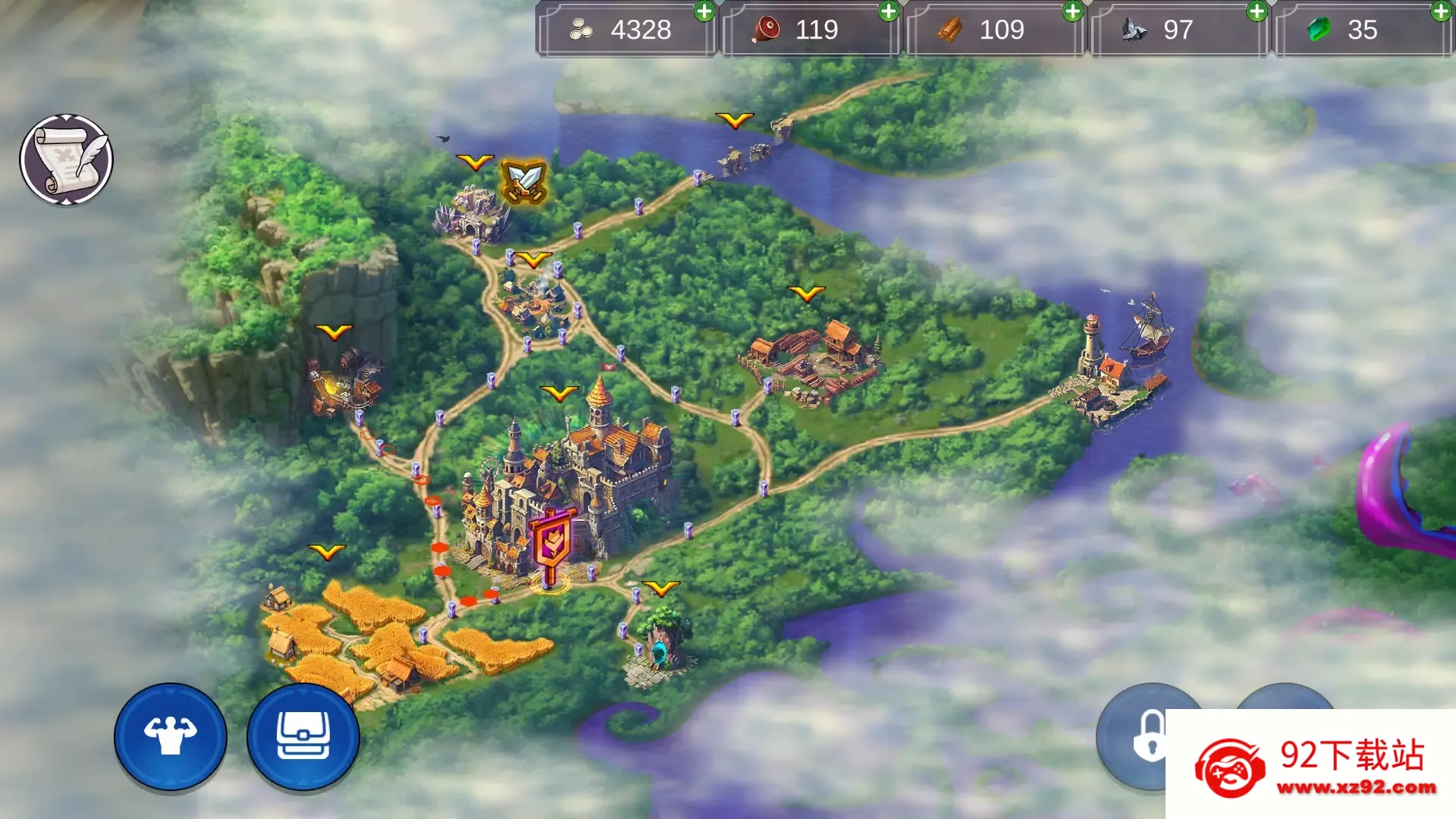Select the arrow marker above tree portal
This screenshot has height=819, width=1456.
[x=661, y=588]
